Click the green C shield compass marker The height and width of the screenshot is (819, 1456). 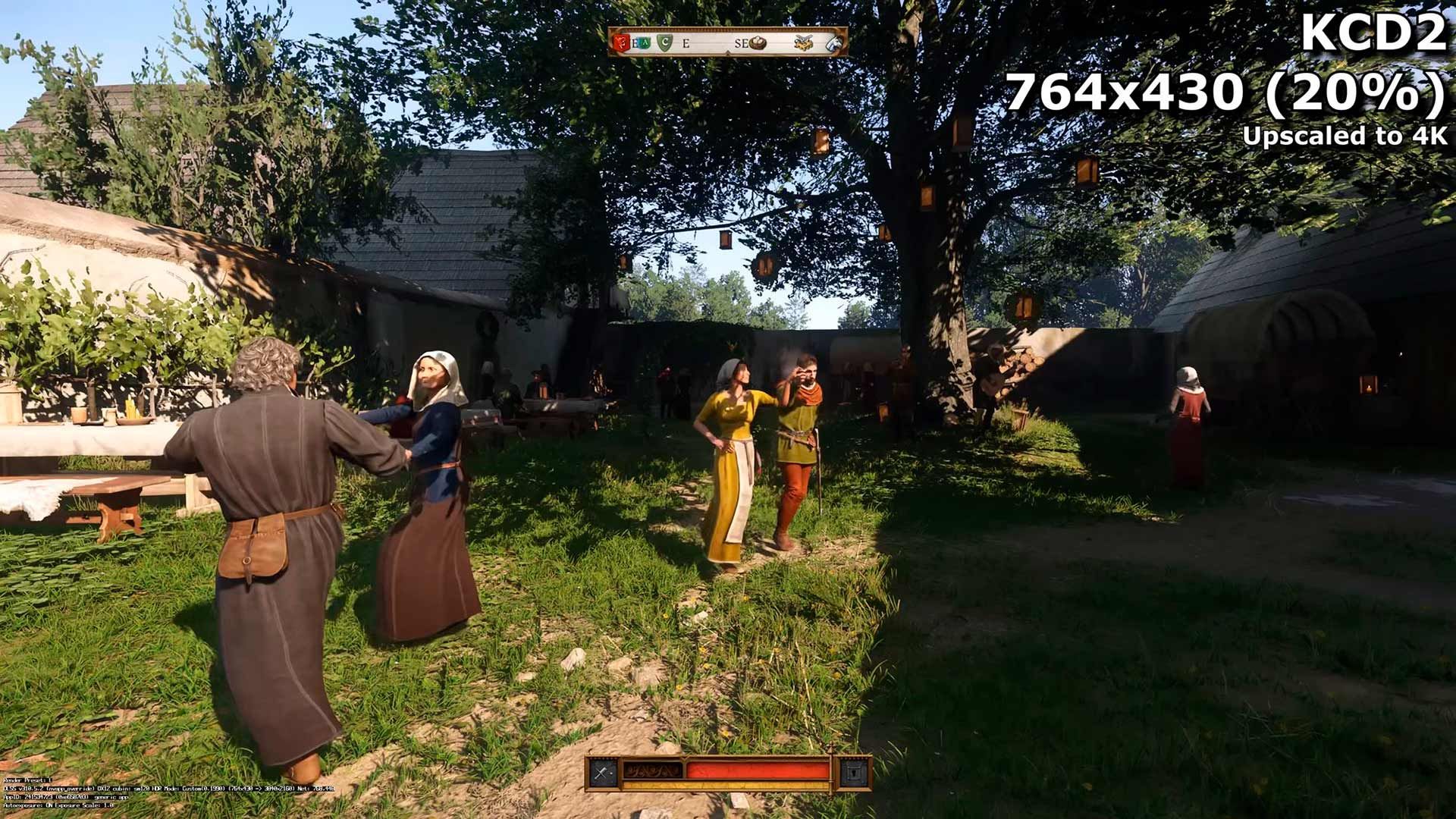[x=665, y=42]
